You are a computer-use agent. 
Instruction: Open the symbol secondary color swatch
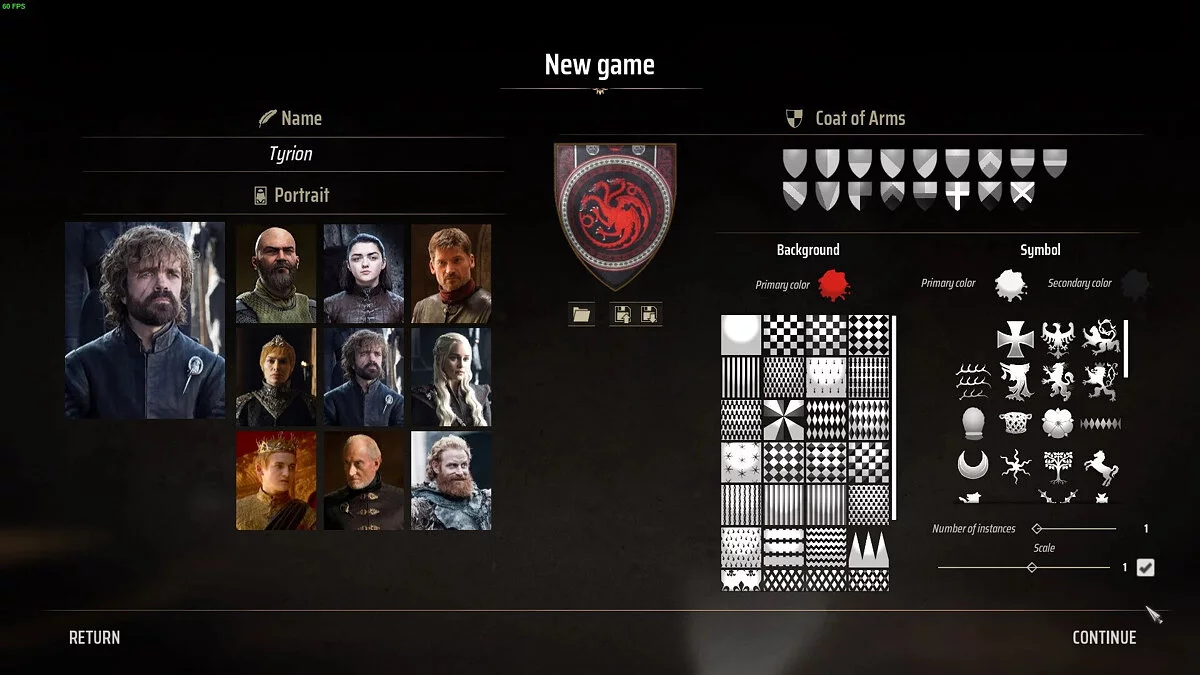click(x=1134, y=285)
